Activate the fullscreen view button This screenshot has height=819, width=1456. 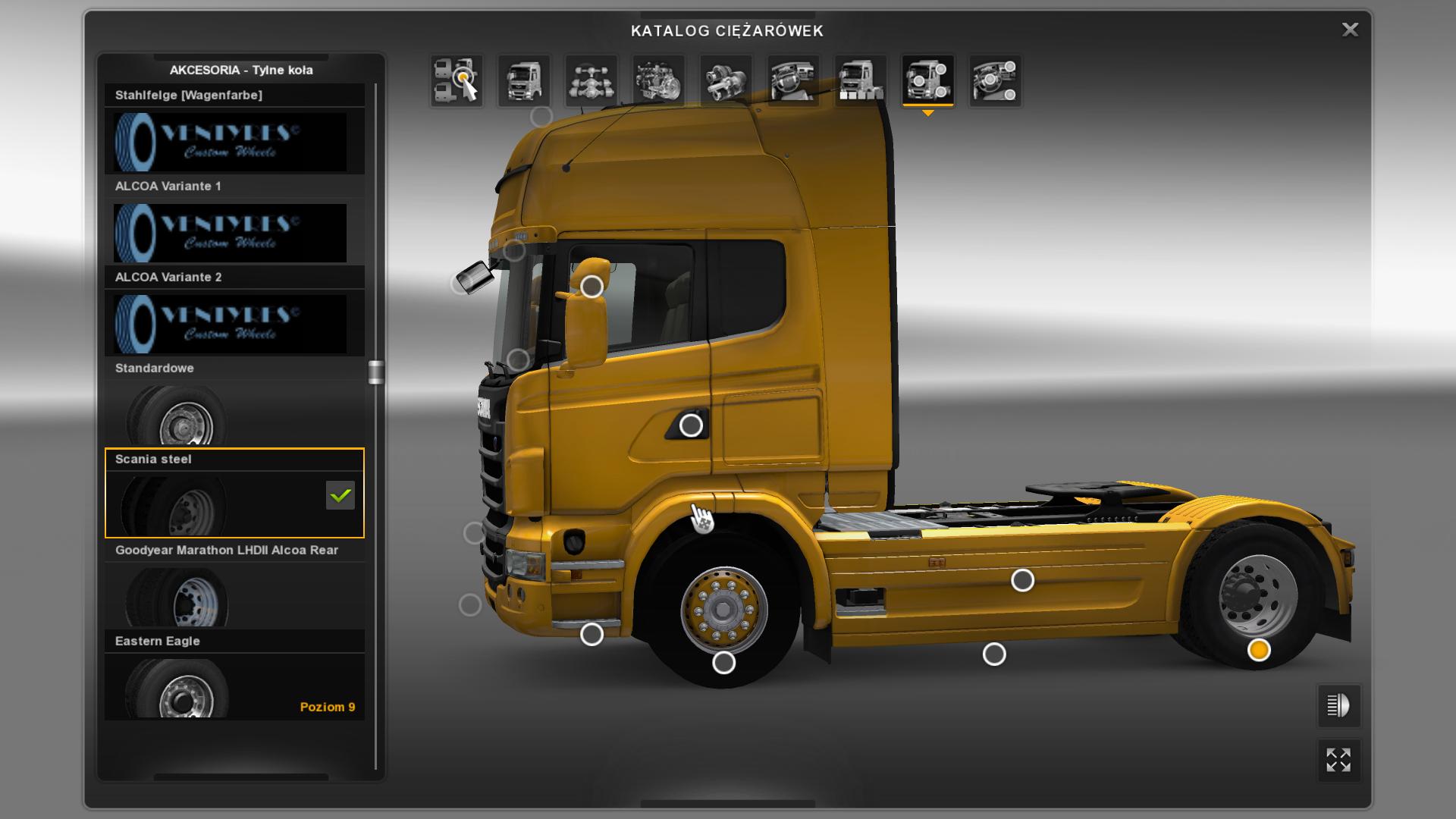[1338, 760]
